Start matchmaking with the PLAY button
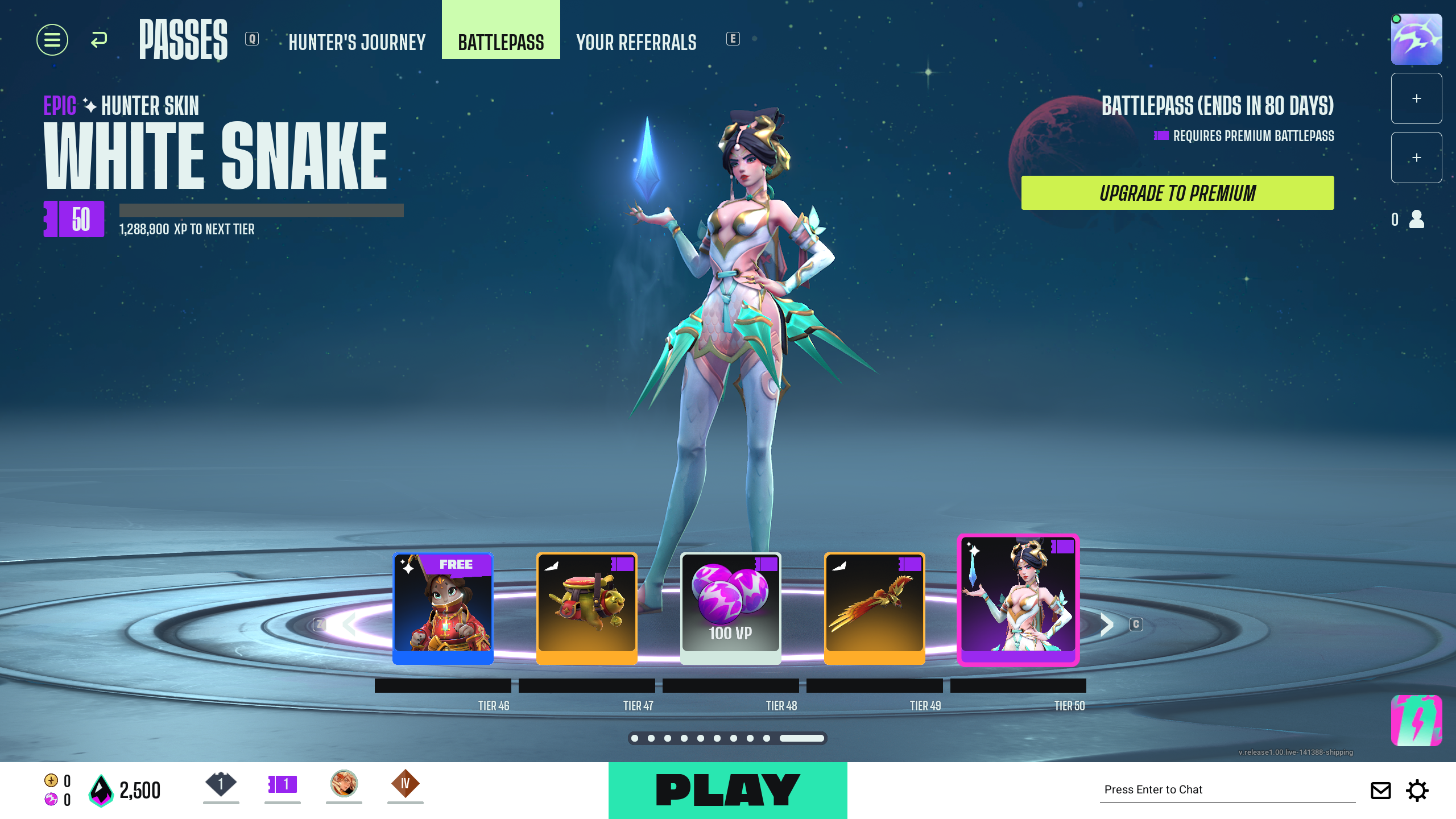This screenshot has width=1456, height=819. click(727, 790)
